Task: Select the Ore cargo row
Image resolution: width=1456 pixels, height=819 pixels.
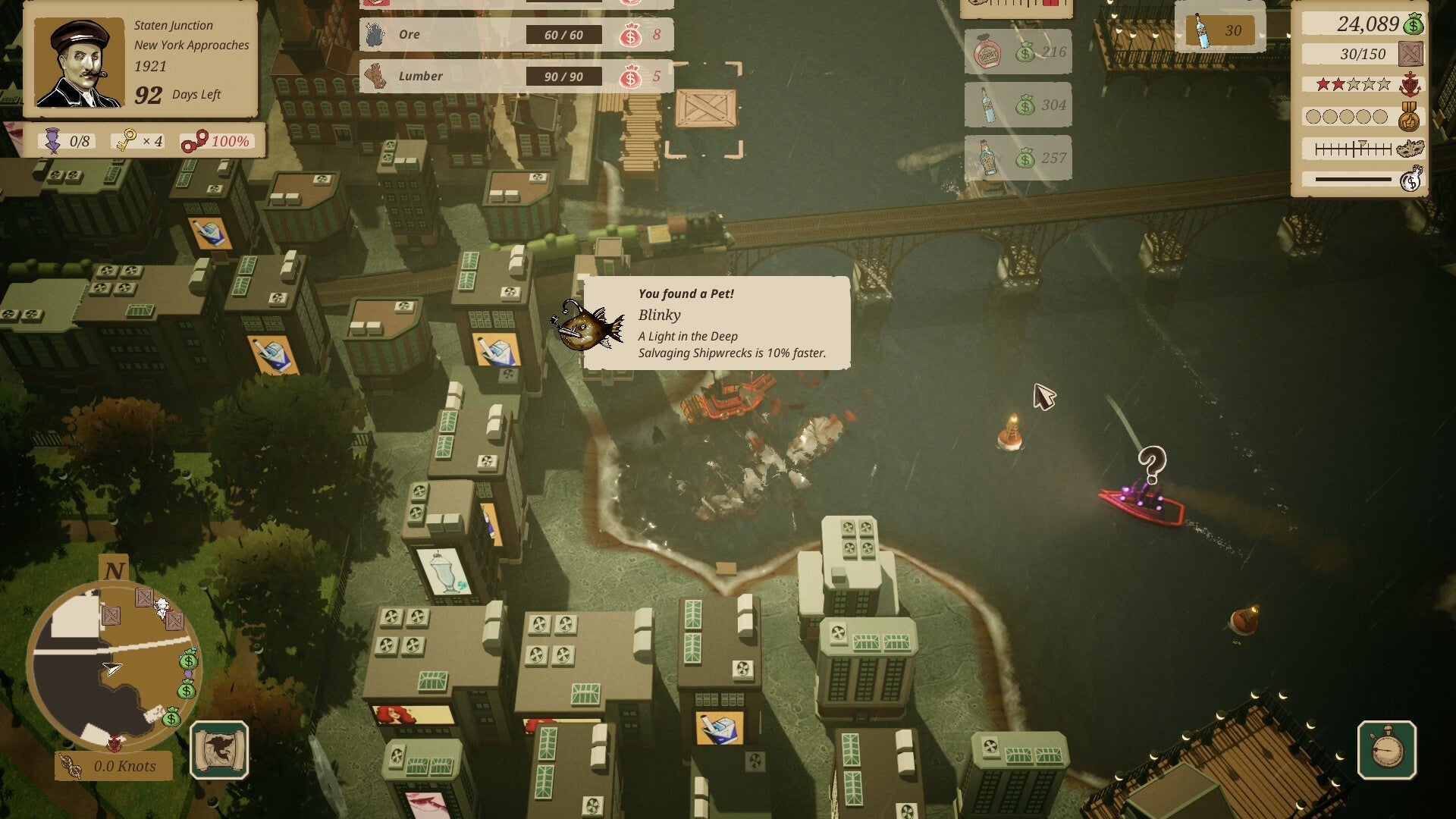Action: click(x=516, y=35)
